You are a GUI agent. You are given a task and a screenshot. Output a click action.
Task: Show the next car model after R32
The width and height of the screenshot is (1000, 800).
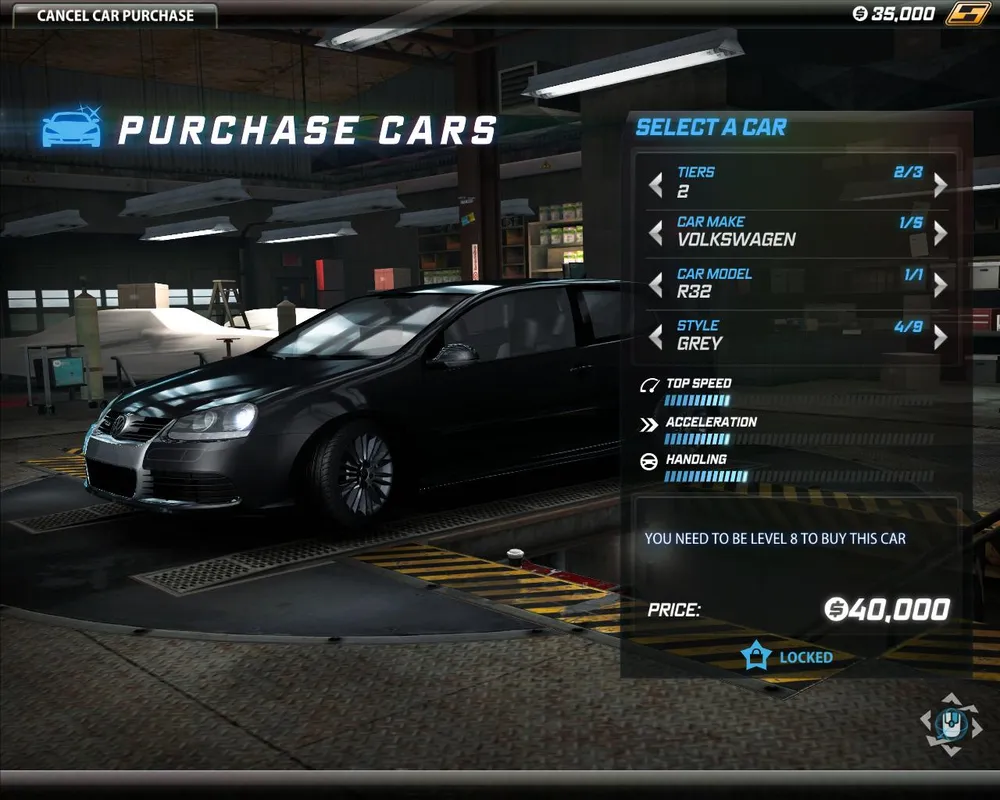(x=940, y=285)
